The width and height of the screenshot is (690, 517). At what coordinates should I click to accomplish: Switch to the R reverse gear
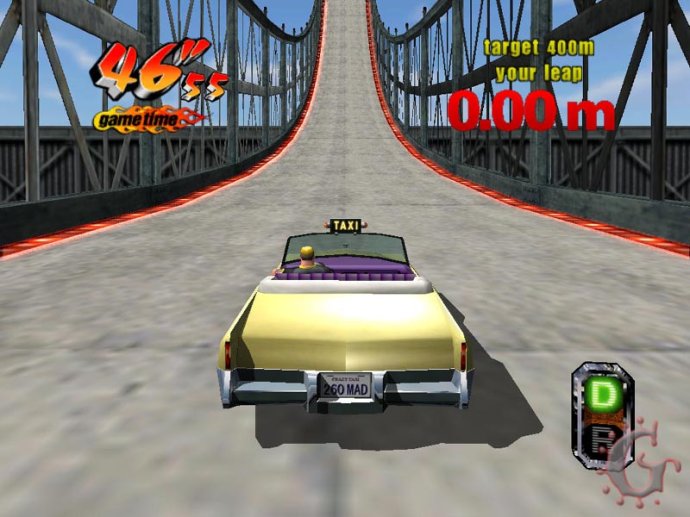pyautogui.click(x=602, y=439)
